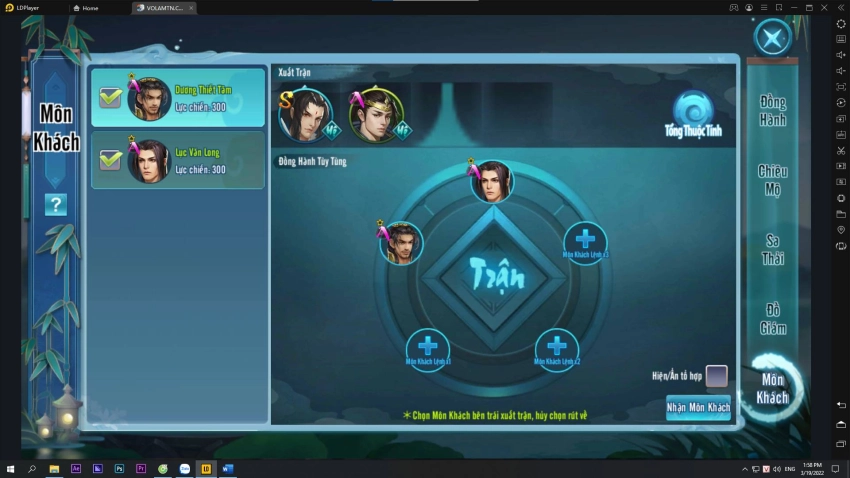Select the S-rank hero portrait in Xuất Trận
This screenshot has width=850, height=478.
click(304, 114)
